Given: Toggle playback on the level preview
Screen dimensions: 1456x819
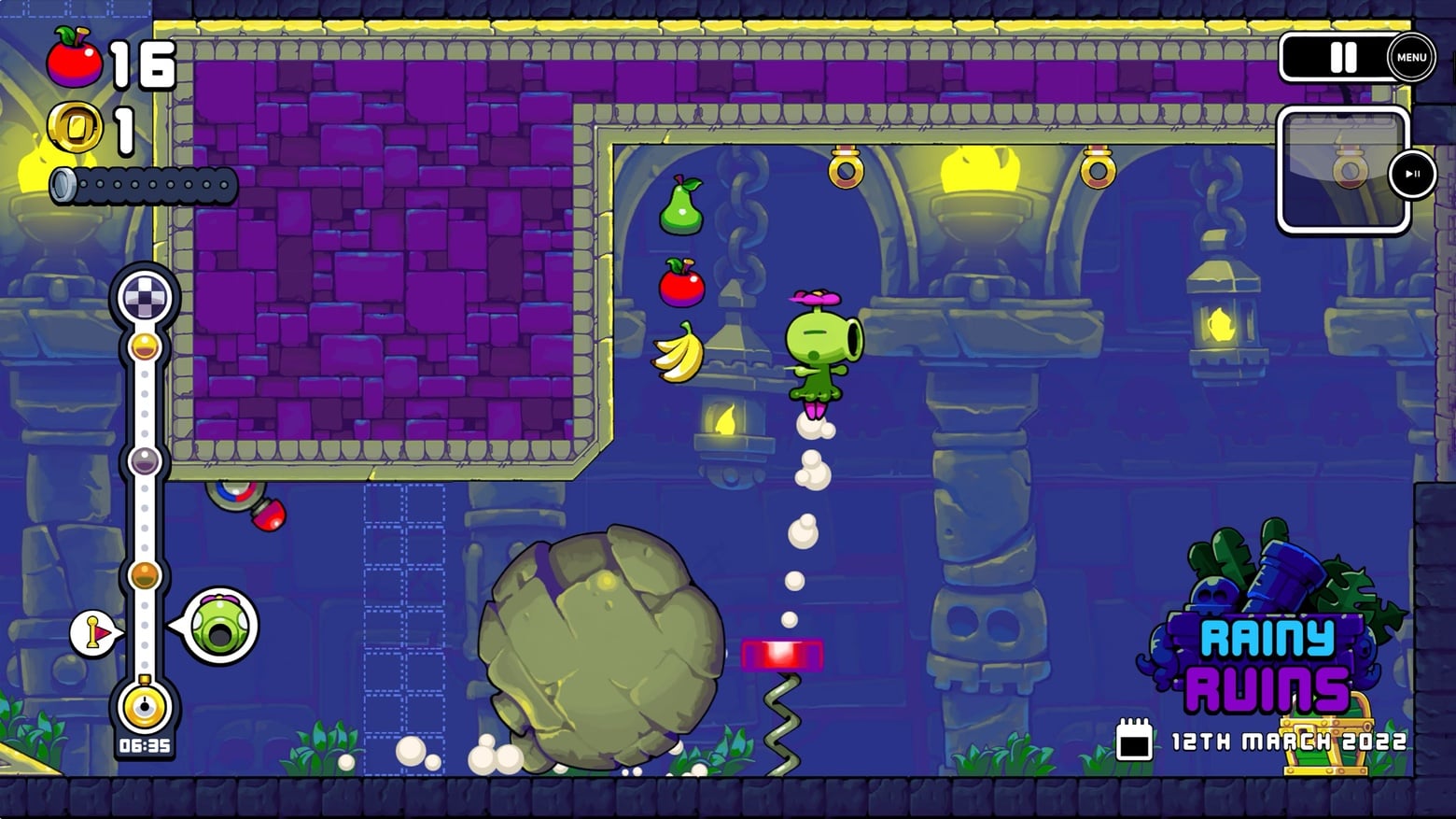Looking at the screenshot, I should tap(1412, 174).
